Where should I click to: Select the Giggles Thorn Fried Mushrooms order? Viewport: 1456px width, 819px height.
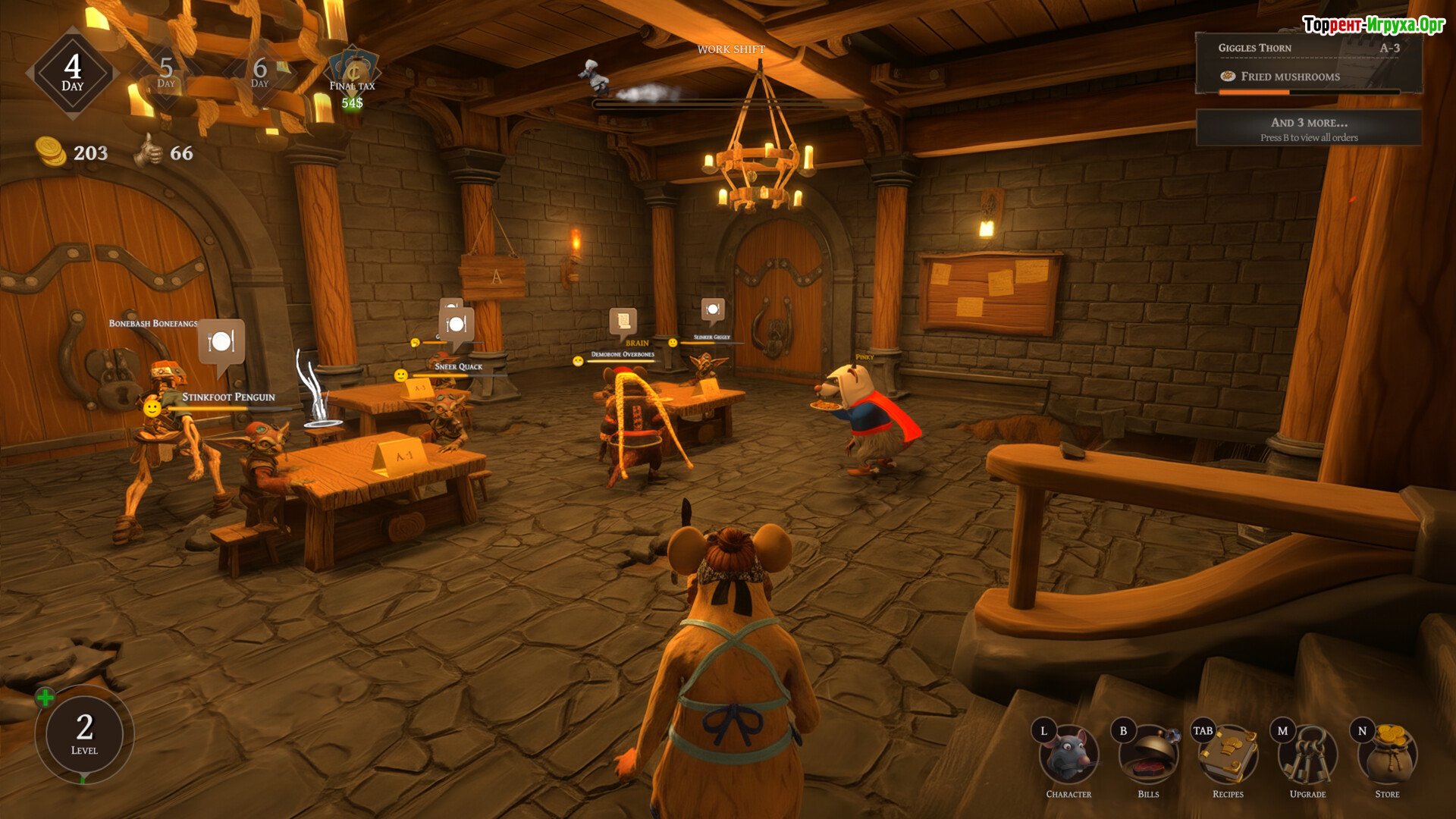click(1309, 63)
